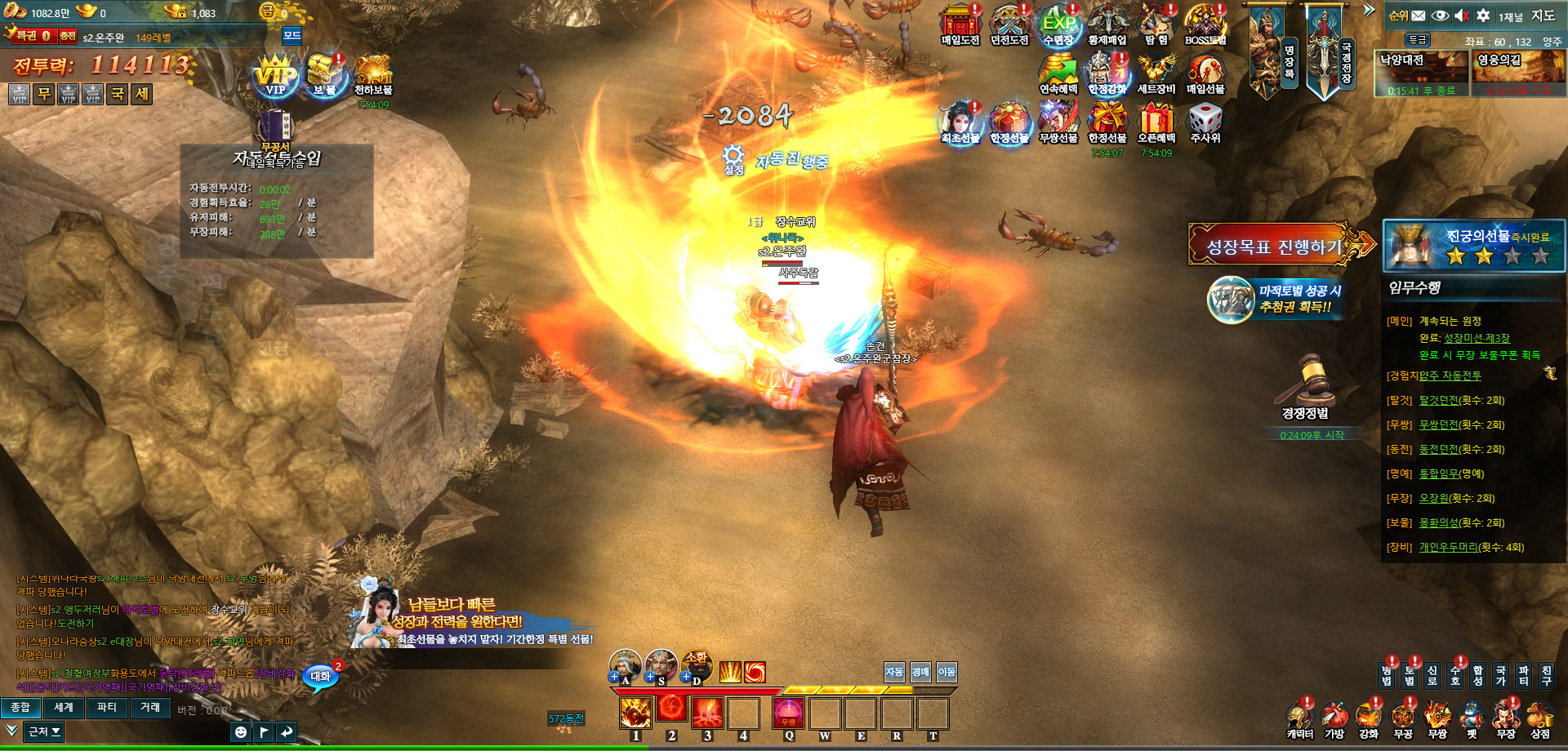The image size is (1568, 751).
Task: Open the 대화 chat bubble notification
Action: coord(321,676)
